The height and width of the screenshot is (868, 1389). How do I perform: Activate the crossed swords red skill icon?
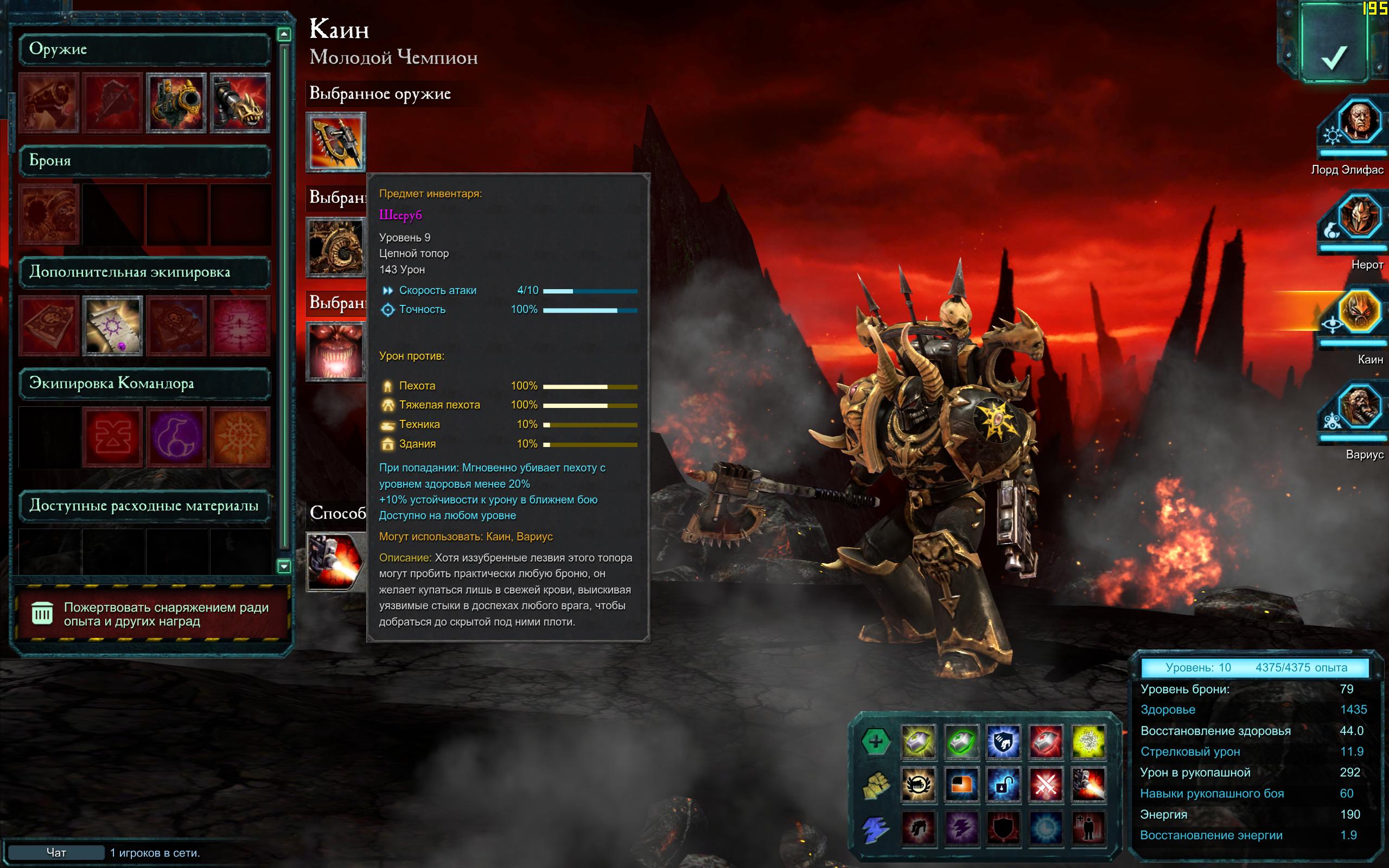(x=1046, y=785)
